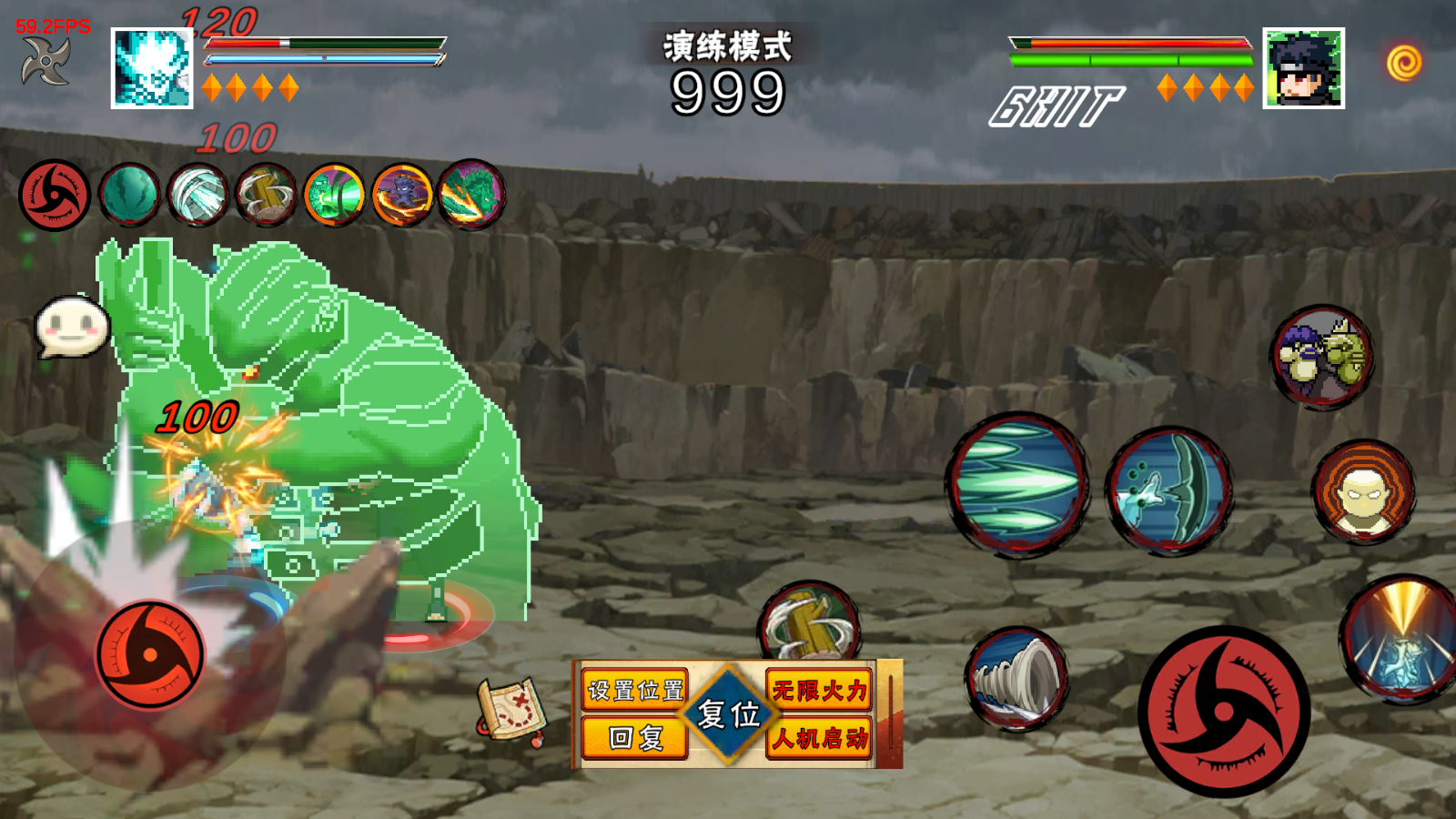Open the treasure map scroll icon
This screenshot has width=1456, height=819.
tap(511, 709)
